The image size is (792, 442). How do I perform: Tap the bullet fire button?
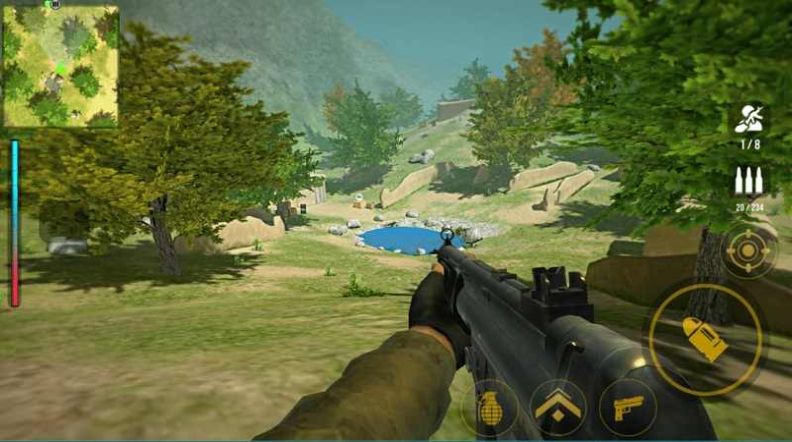(x=705, y=339)
